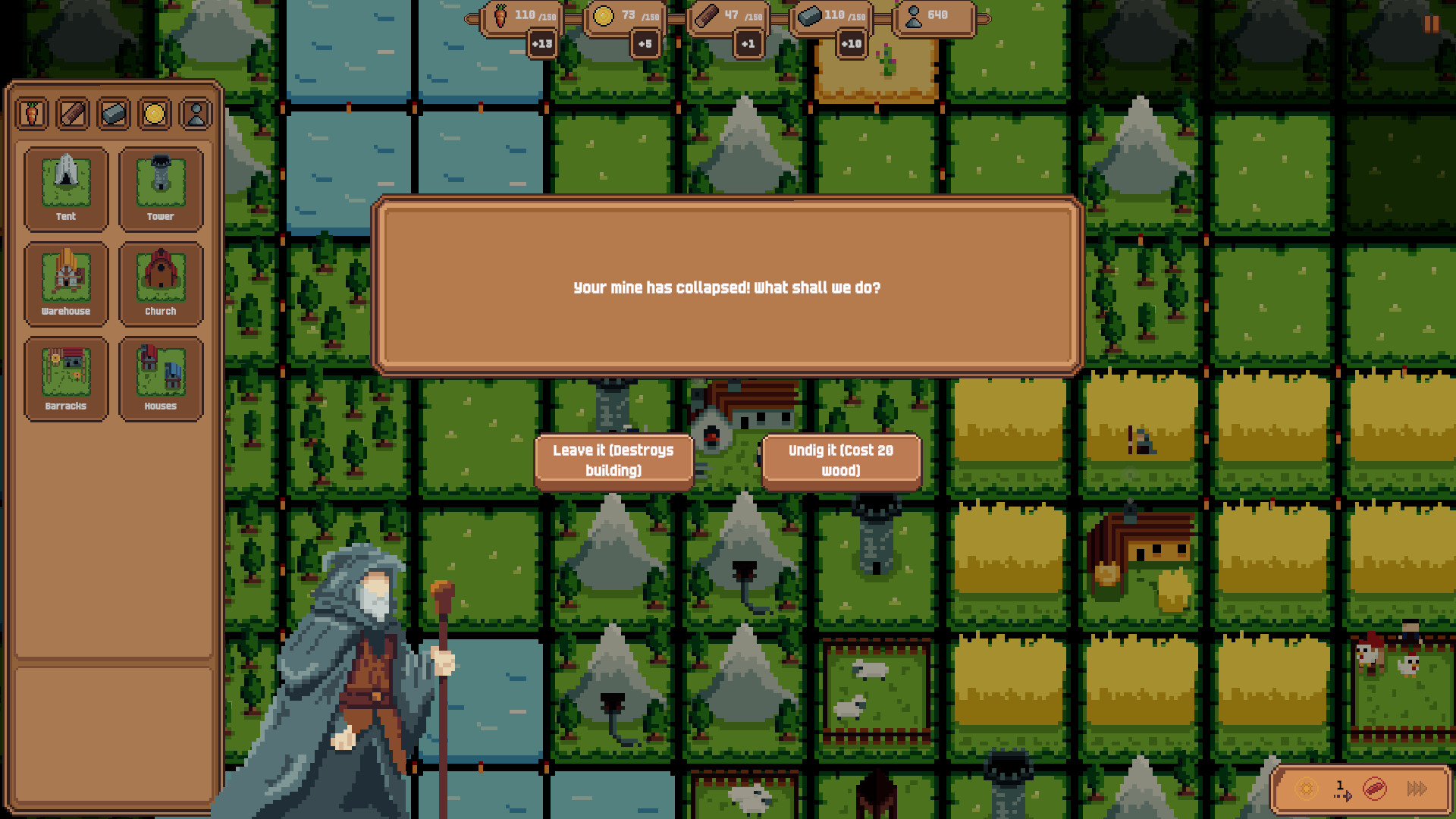This screenshot has width=1456, height=819.
Task: Select the villager tab in the build panel
Action: [196, 115]
